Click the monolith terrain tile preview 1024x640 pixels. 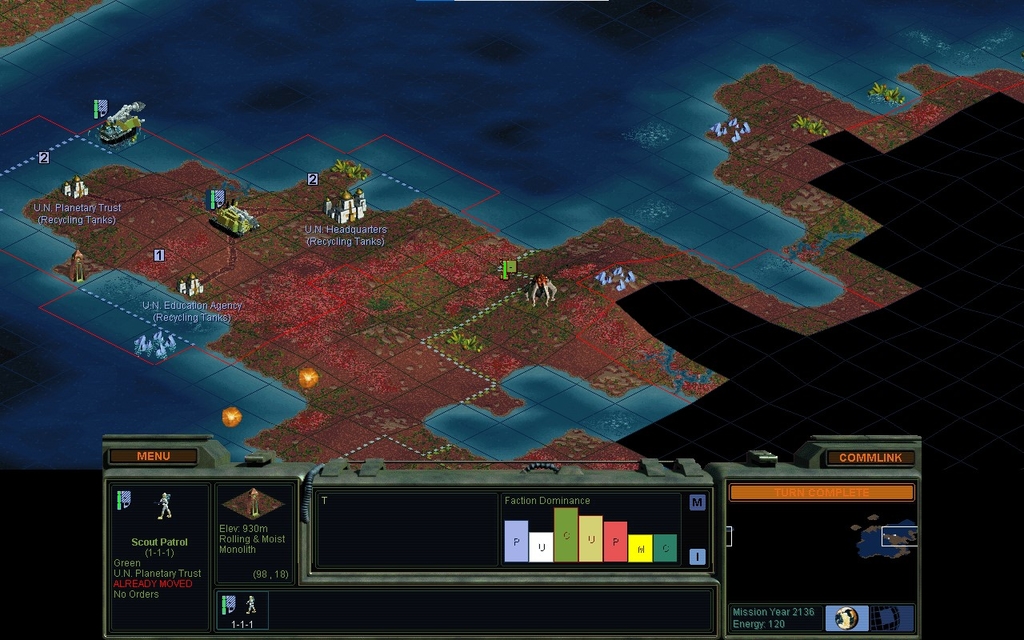point(253,502)
